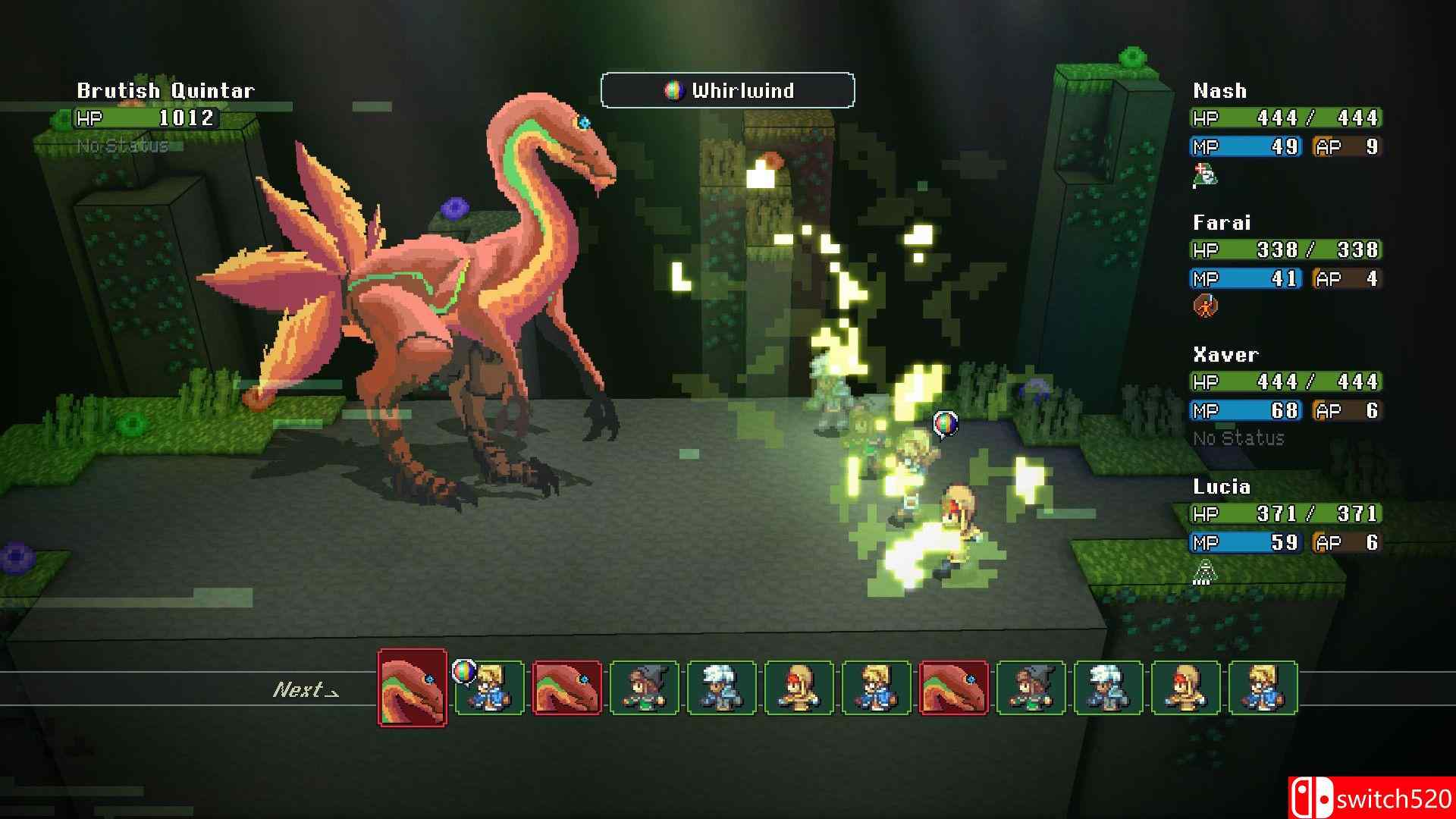1456x819 pixels.
Task: Inspect Nash's status effect icon
Action: 1204,176
